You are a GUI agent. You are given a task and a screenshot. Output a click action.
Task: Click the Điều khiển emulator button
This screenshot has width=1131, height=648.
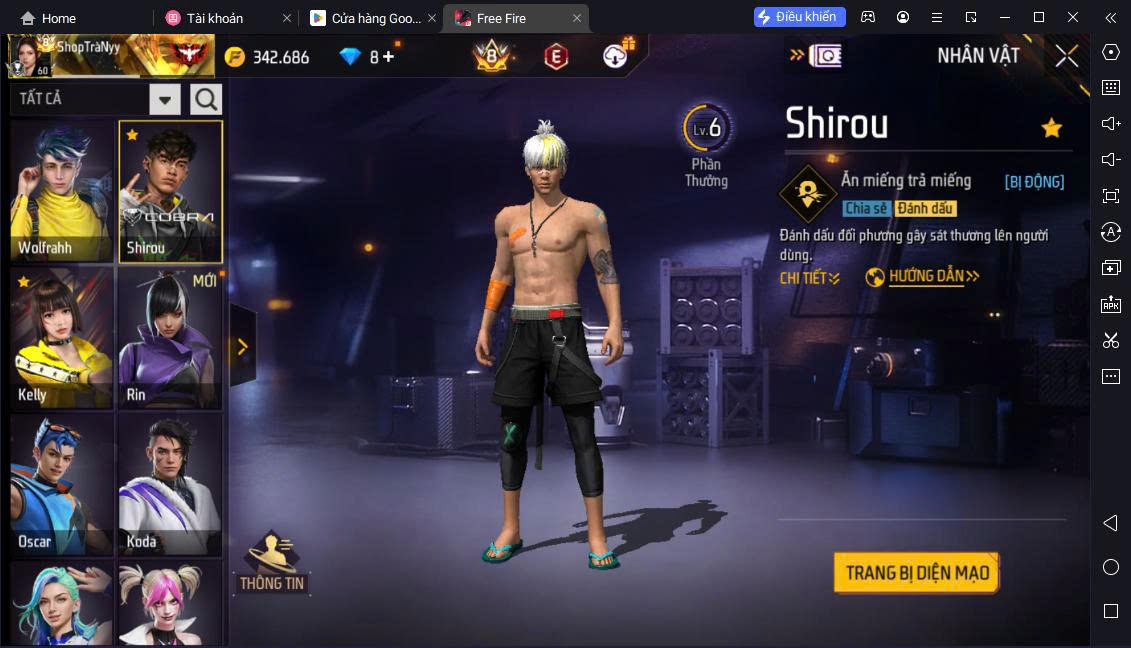point(800,17)
